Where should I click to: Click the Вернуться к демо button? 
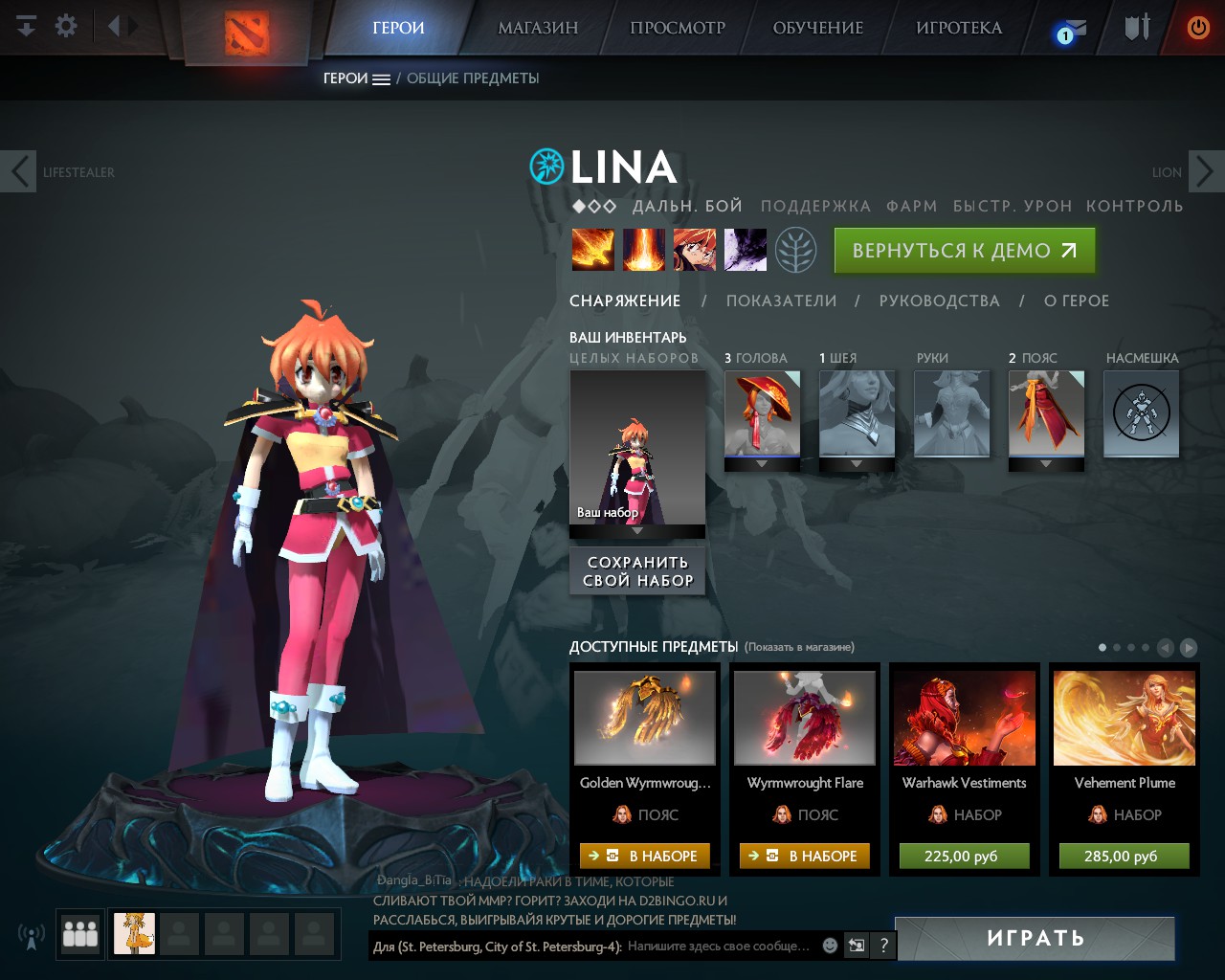(x=964, y=251)
